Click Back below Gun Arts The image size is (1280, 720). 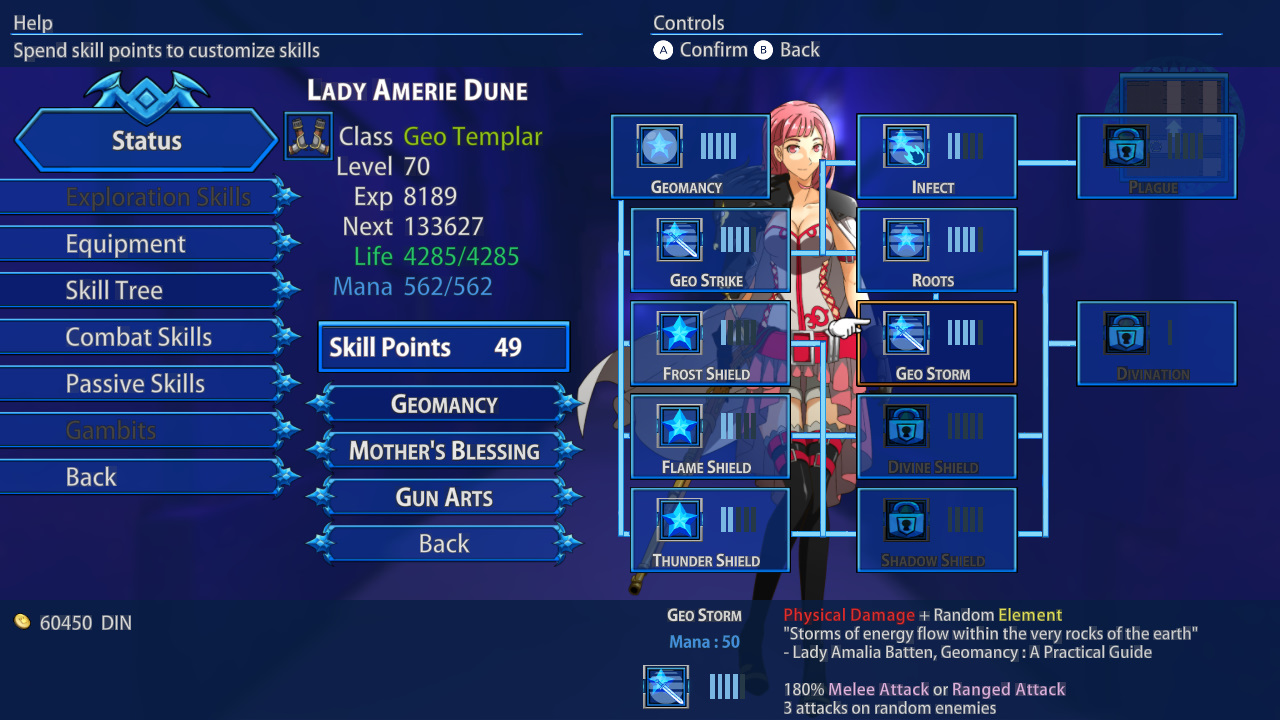[443, 543]
